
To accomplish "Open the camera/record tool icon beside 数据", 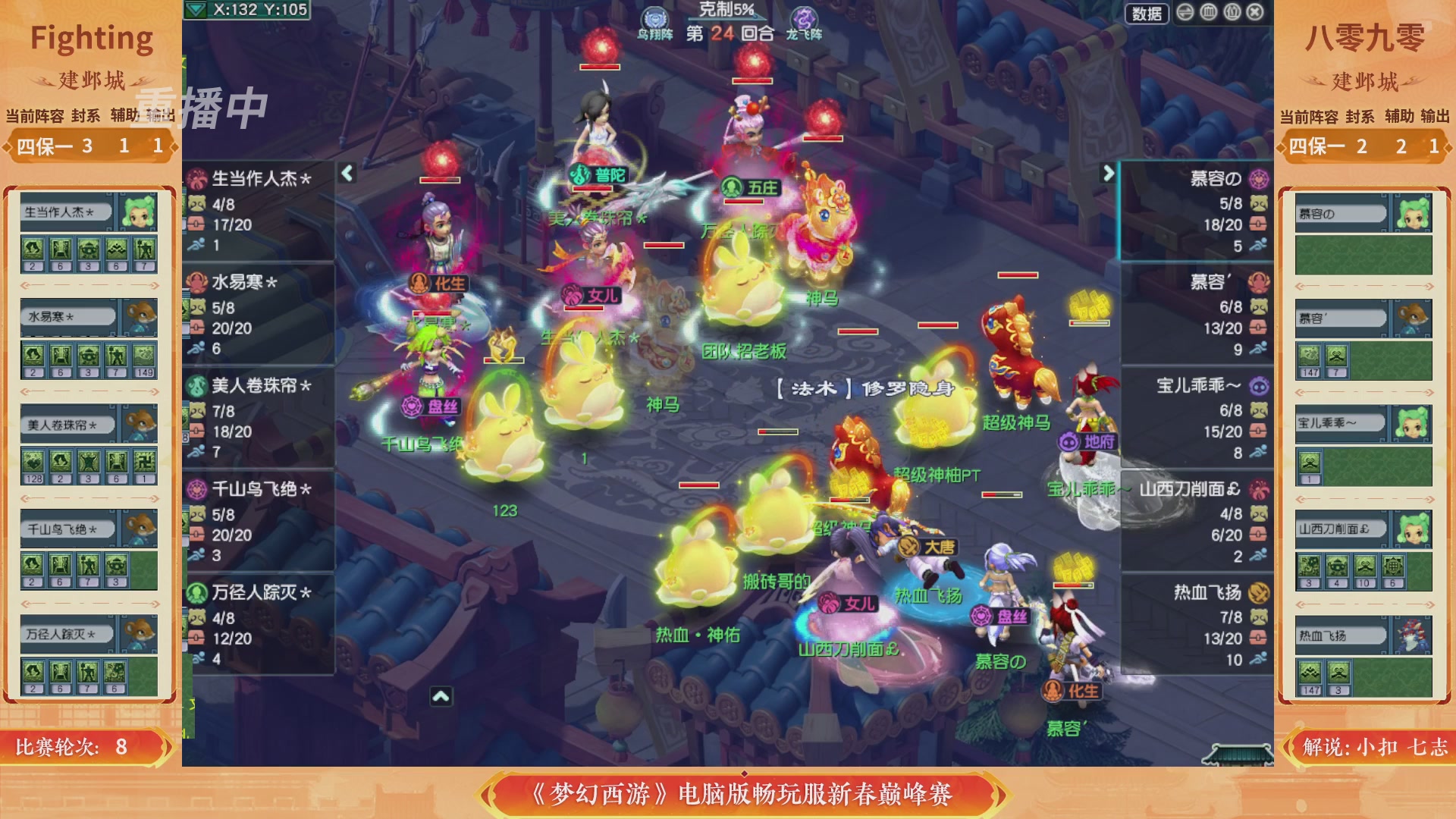I will (x=1185, y=12).
